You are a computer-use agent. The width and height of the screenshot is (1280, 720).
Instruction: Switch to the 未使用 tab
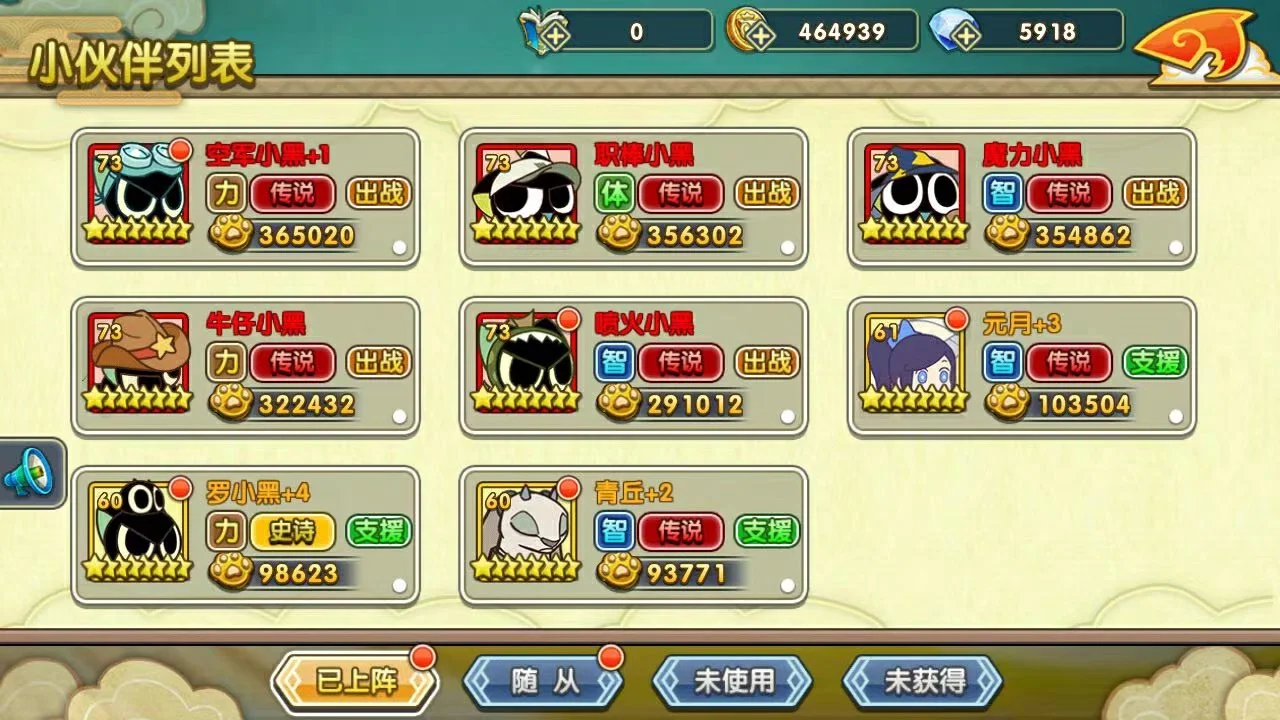click(731, 678)
